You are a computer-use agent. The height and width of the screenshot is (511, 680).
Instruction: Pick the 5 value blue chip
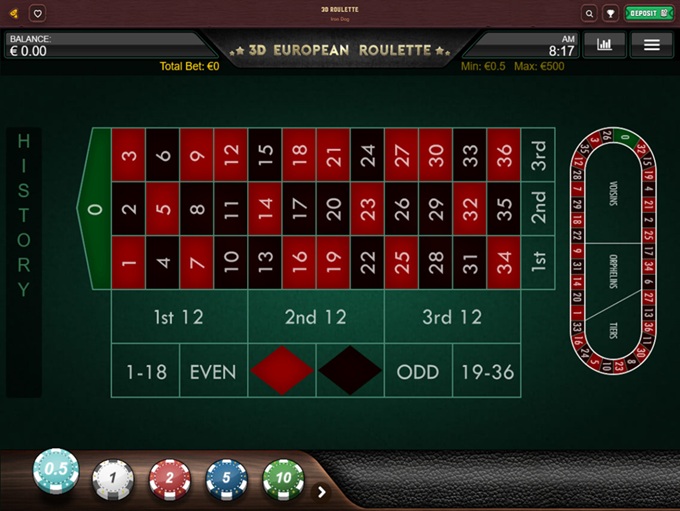click(x=227, y=479)
